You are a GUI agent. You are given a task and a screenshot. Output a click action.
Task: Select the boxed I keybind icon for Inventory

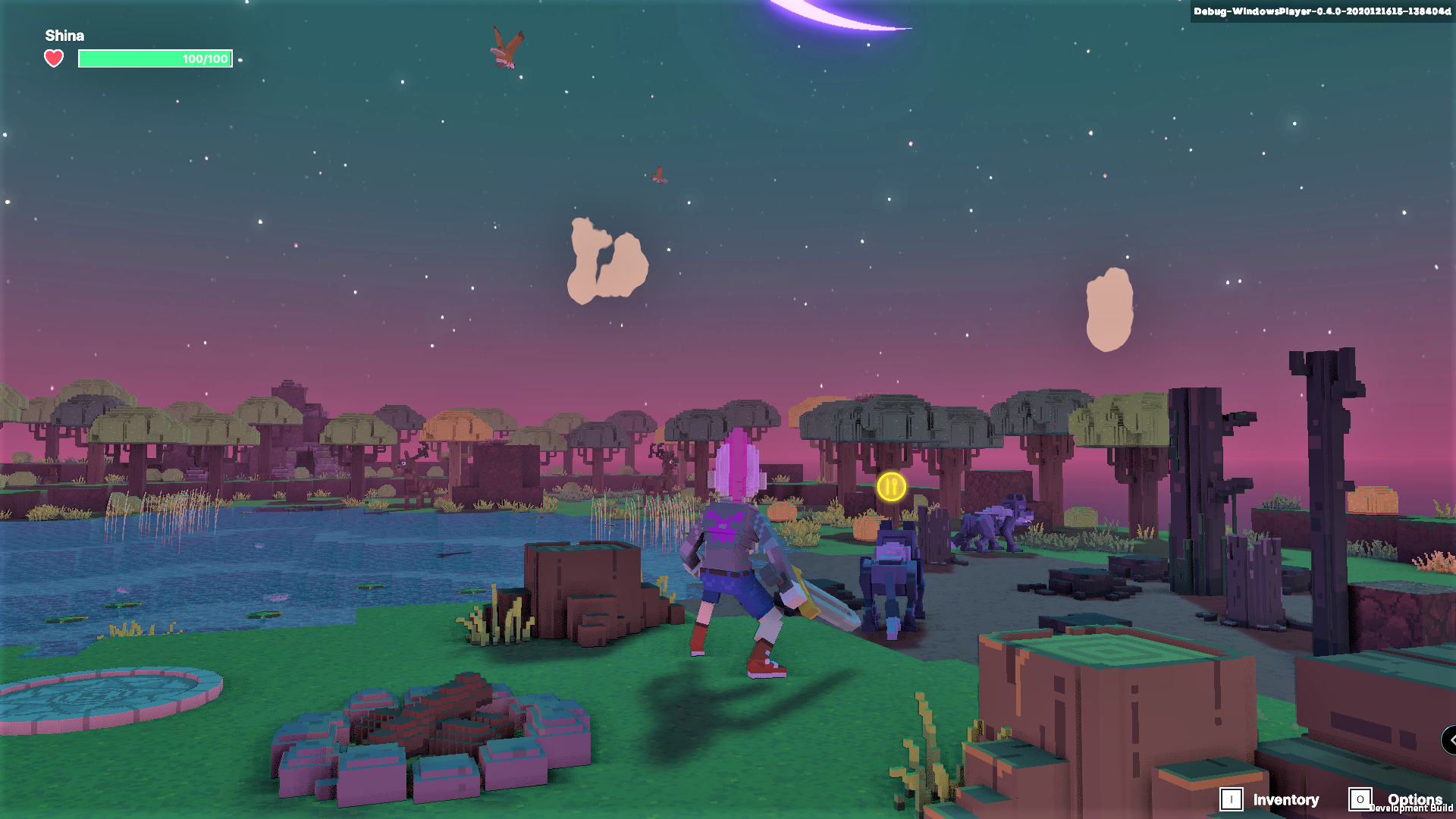pyautogui.click(x=1232, y=799)
